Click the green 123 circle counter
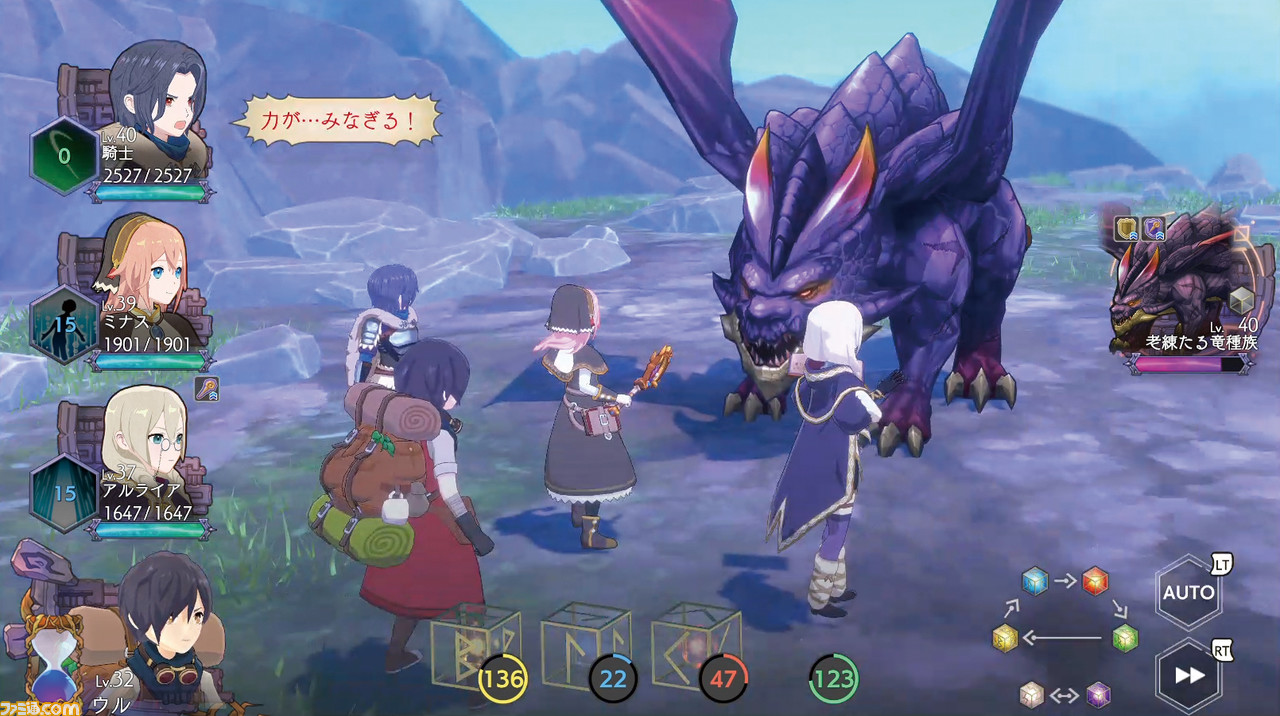This screenshot has width=1280, height=716. [x=832, y=680]
